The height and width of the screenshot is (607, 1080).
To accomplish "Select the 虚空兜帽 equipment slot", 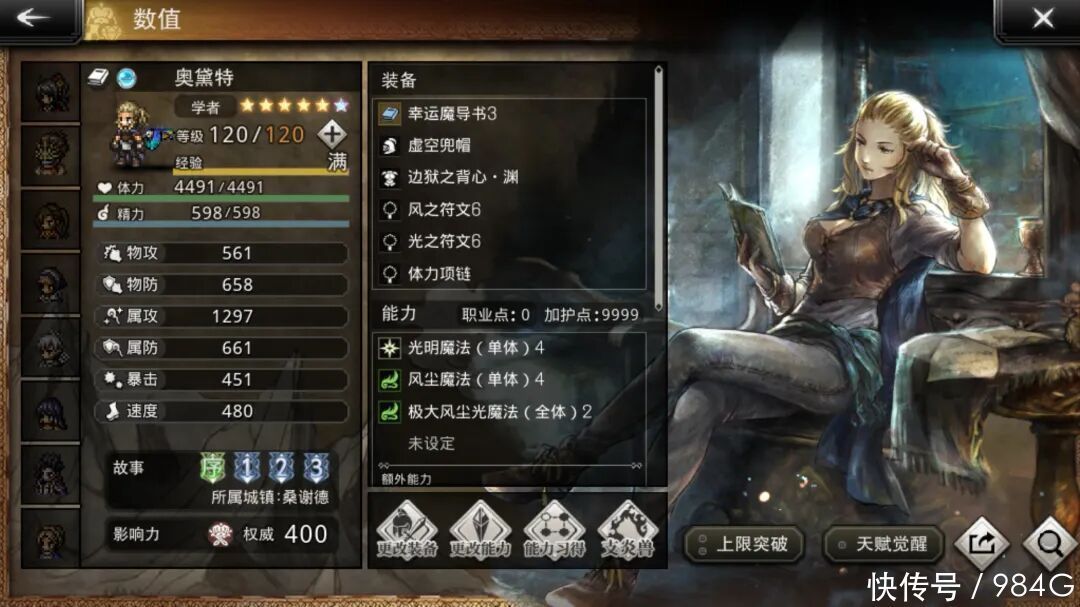I will [510, 146].
